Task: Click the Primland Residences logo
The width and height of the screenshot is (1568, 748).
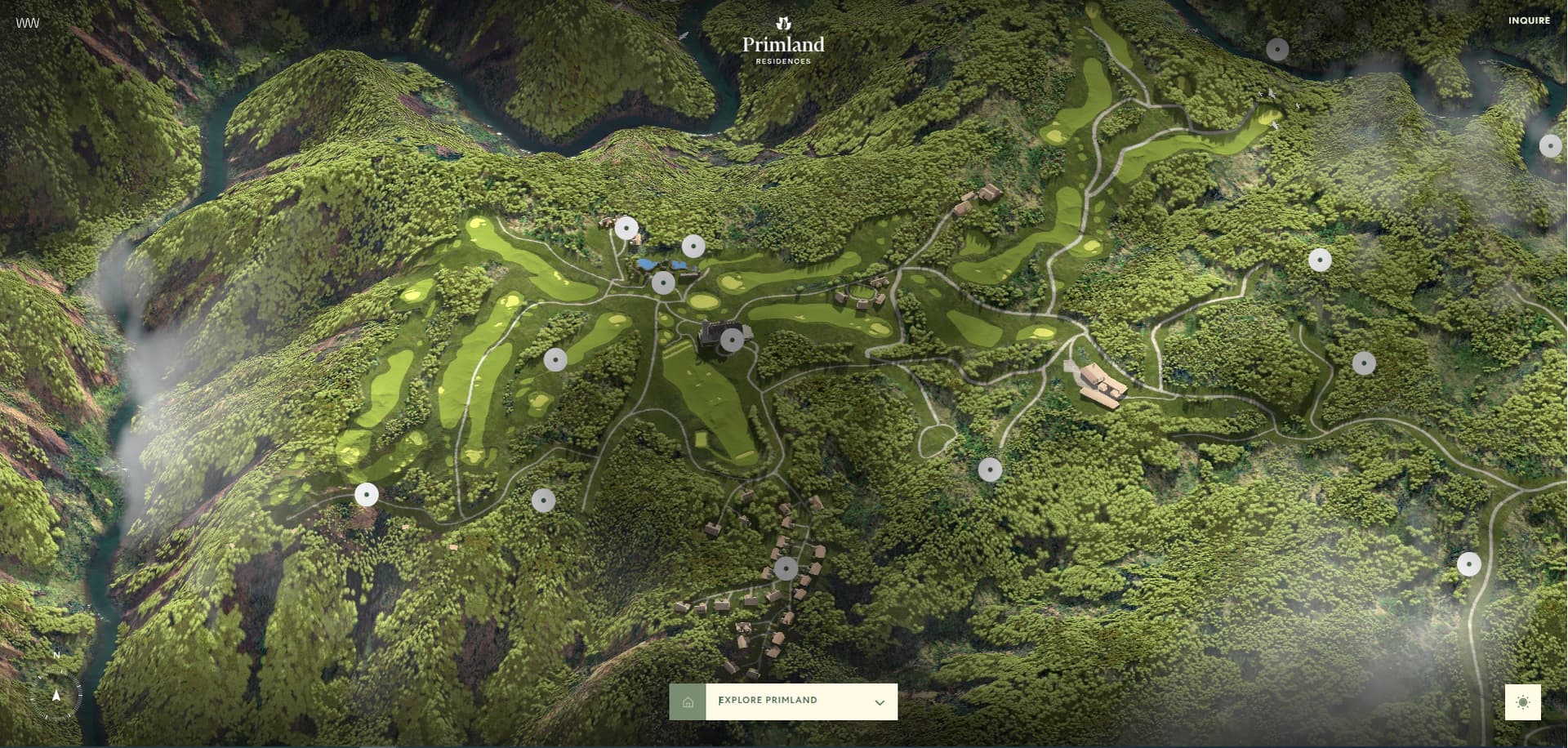Action: (x=783, y=41)
